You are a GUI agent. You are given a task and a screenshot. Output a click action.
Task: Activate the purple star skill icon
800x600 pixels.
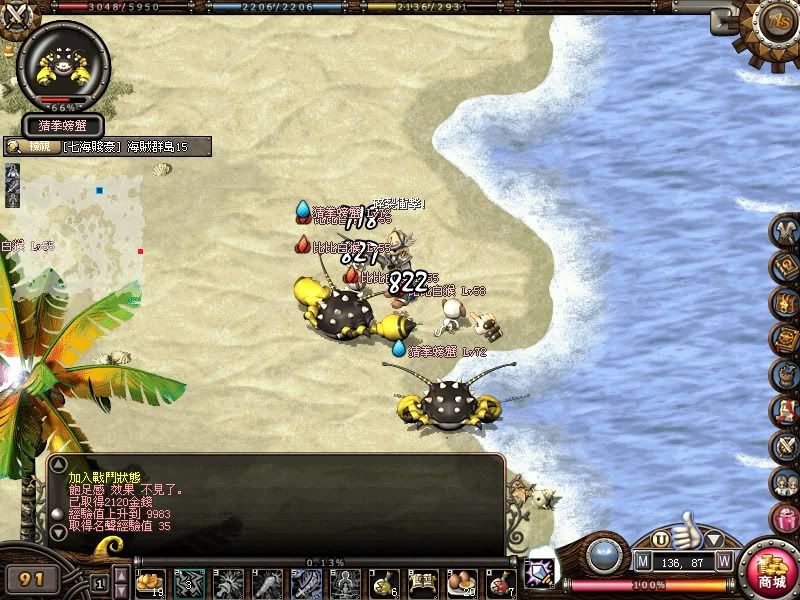[x=540, y=568]
